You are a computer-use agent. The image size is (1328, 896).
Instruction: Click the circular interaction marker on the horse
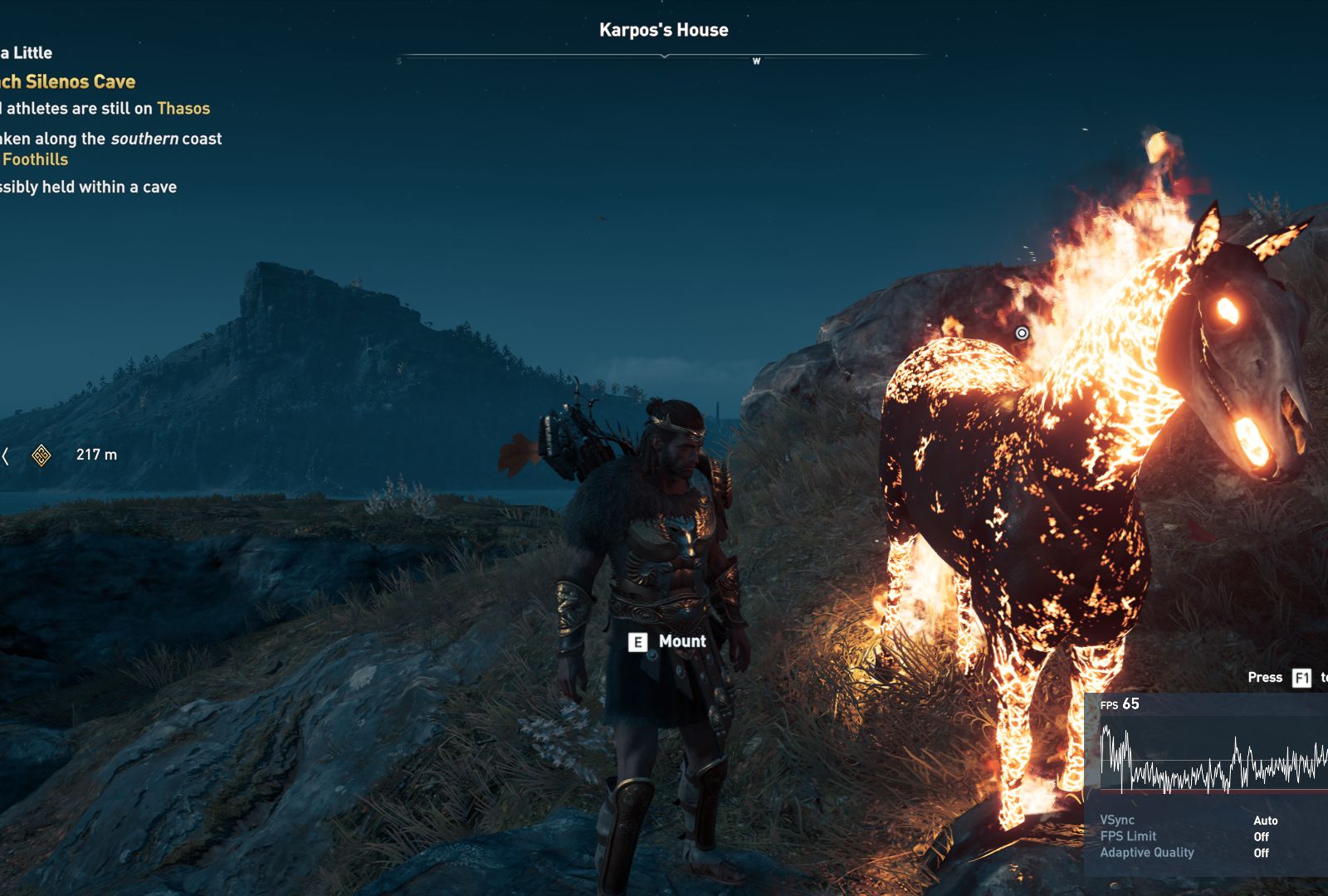[1022, 333]
